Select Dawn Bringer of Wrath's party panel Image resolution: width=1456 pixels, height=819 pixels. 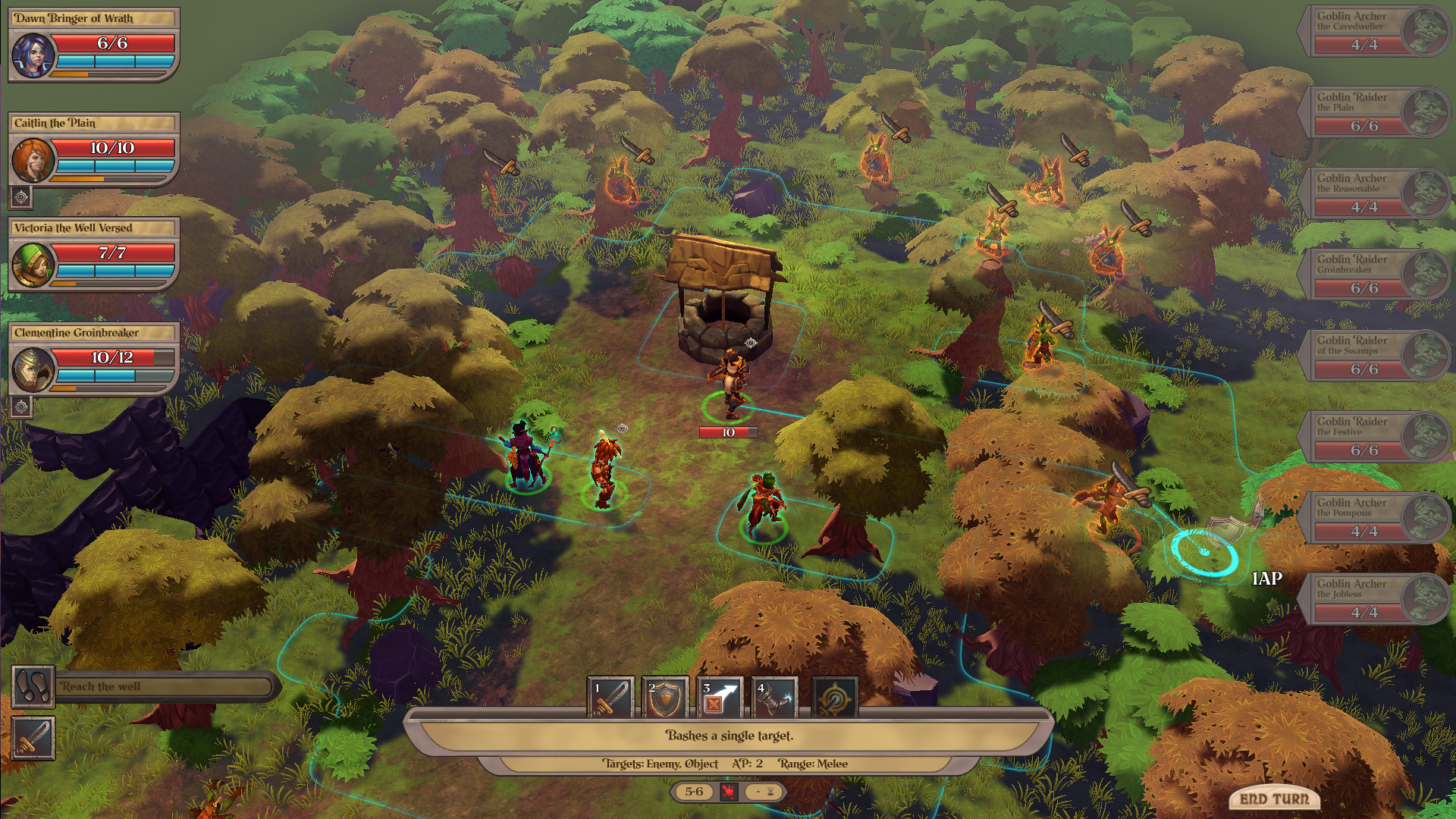pos(93,45)
